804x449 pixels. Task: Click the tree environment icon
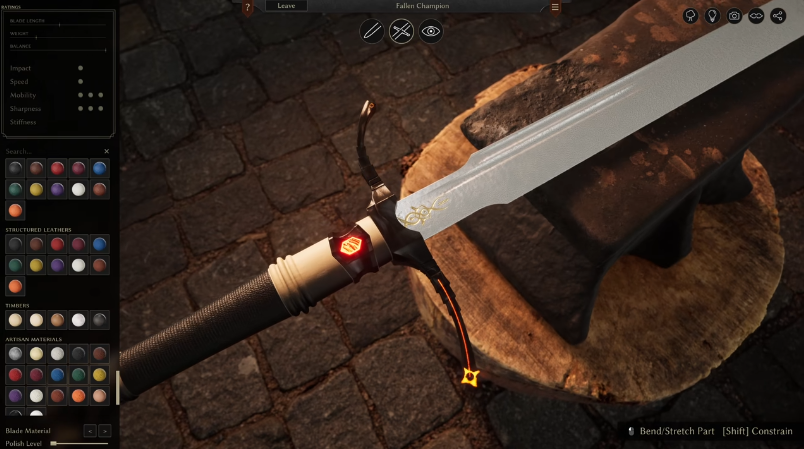(691, 16)
